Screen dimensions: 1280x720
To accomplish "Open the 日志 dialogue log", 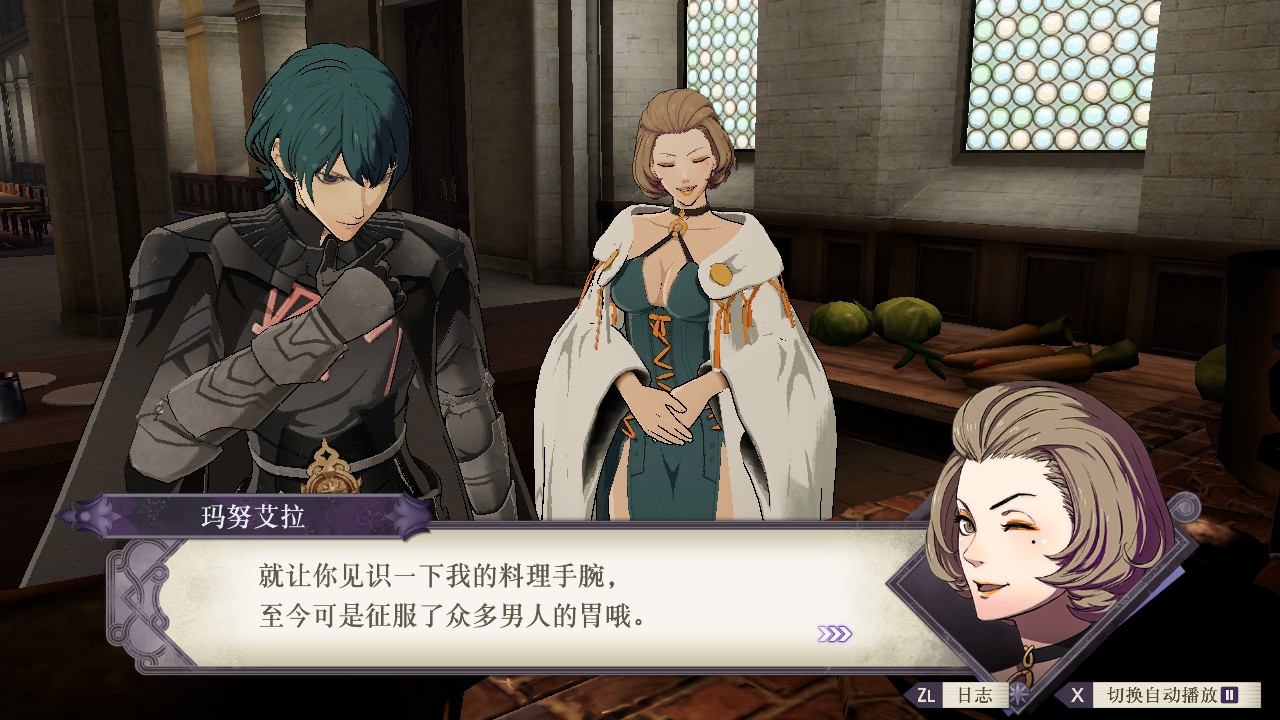I will pos(968,695).
